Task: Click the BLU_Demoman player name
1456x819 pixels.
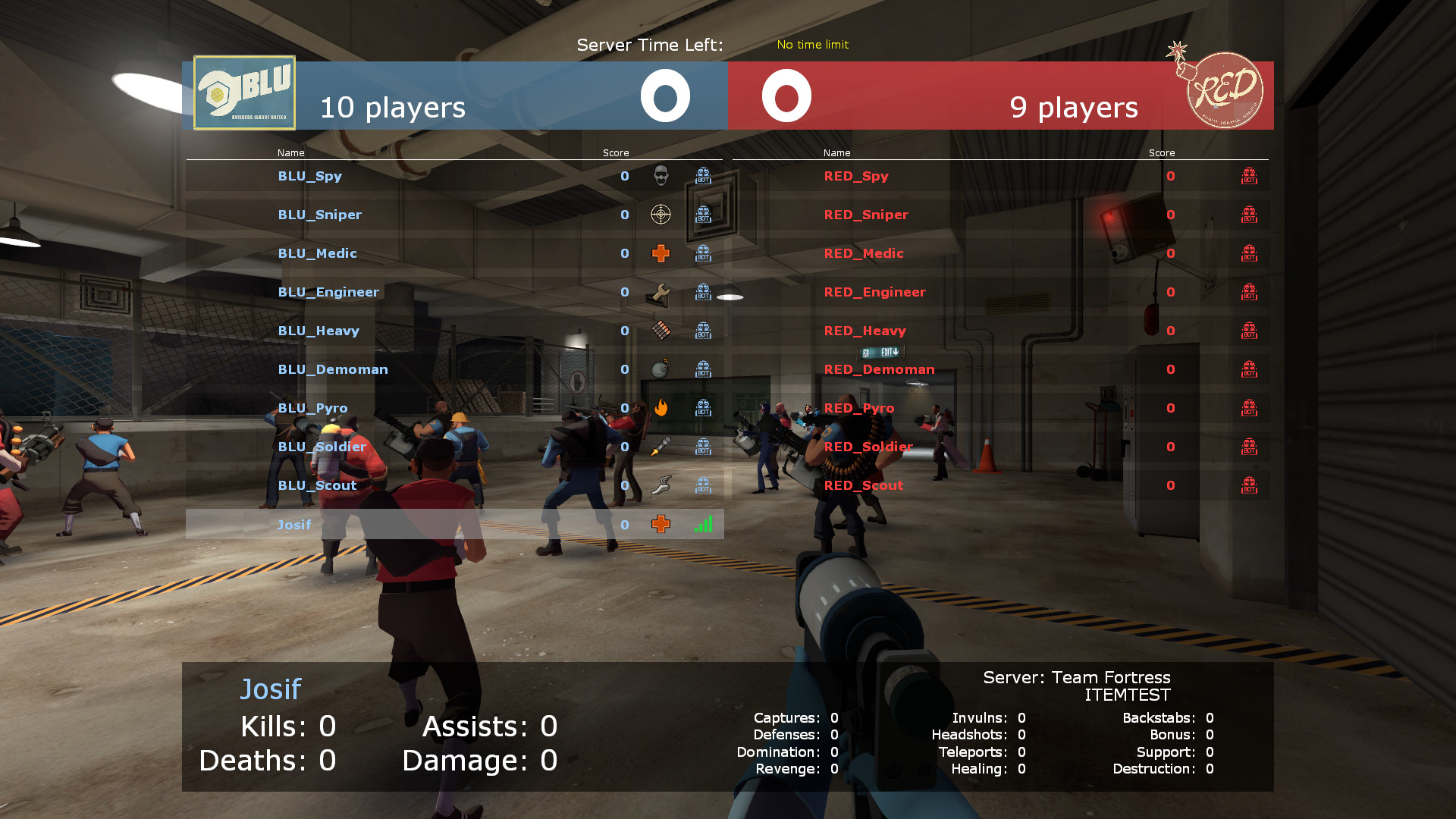Action: pyautogui.click(x=333, y=369)
